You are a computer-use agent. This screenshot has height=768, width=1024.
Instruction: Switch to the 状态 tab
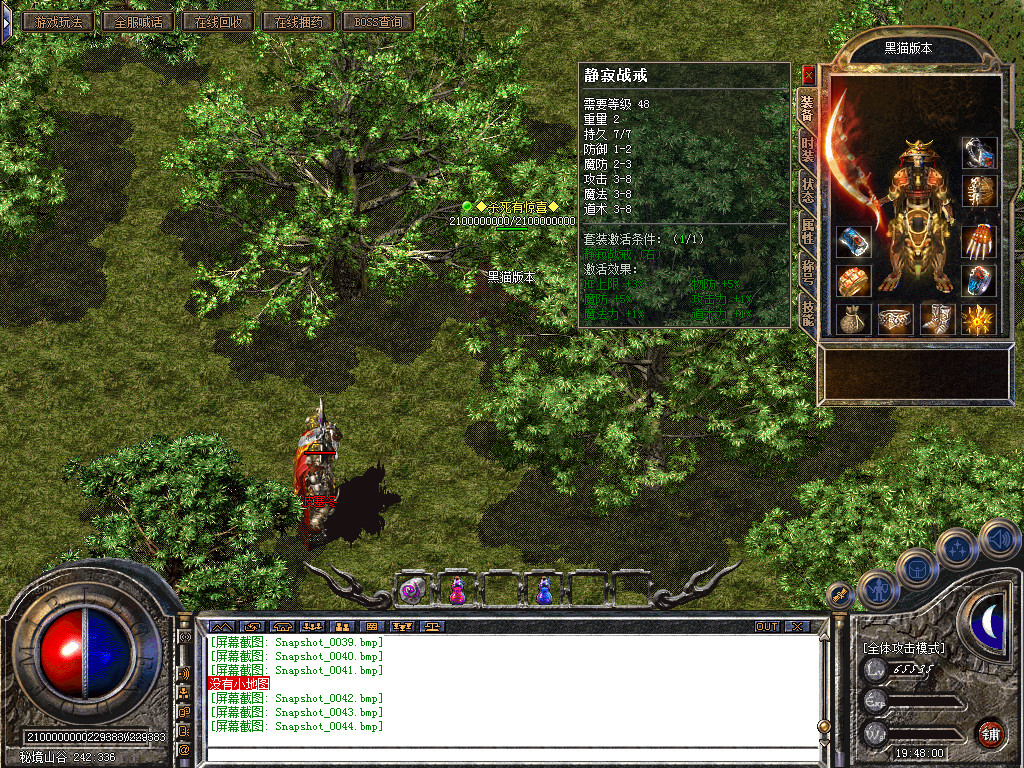[x=807, y=190]
